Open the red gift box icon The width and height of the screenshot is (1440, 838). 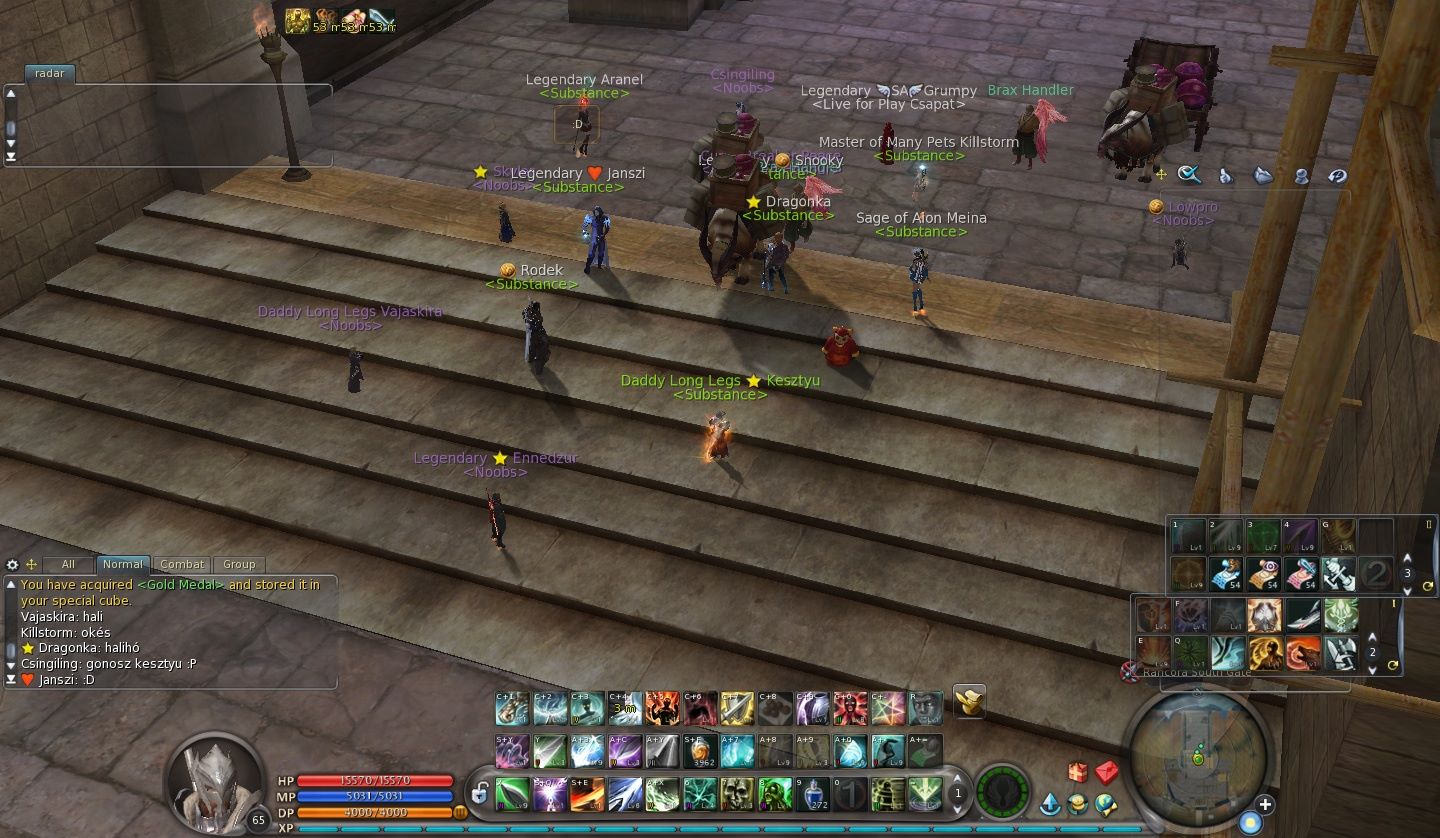pyautogui.click(x=1077, y=771)
